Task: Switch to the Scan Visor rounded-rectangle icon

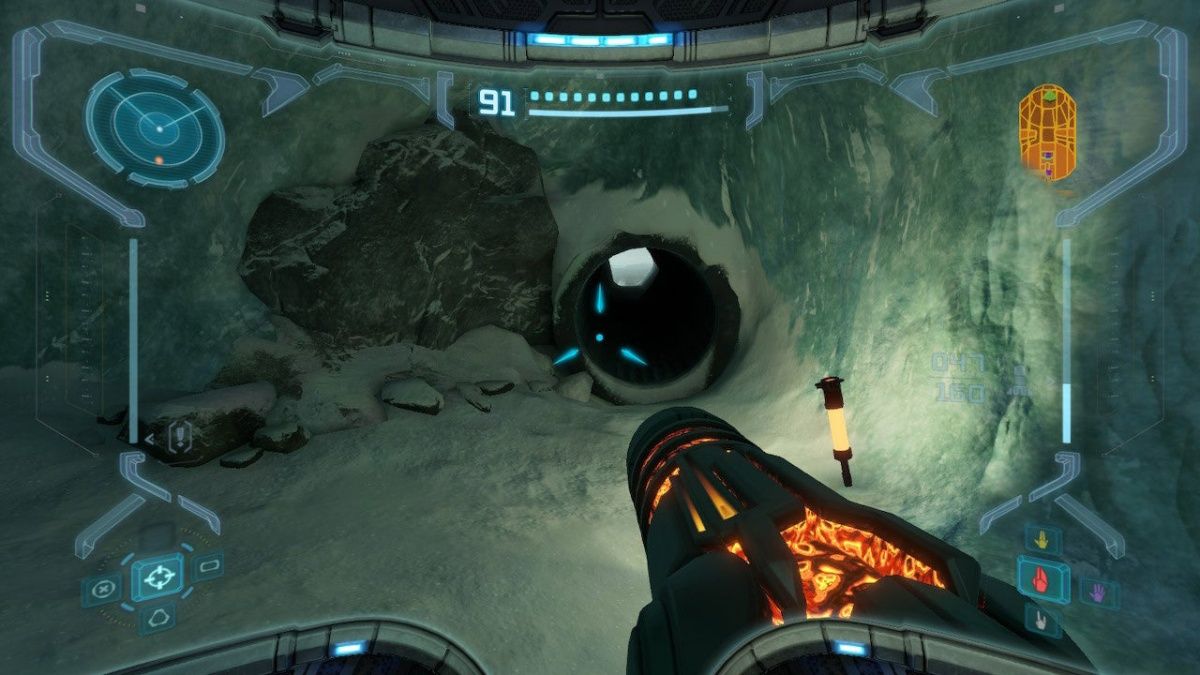Action: click(x=208, y=566)
